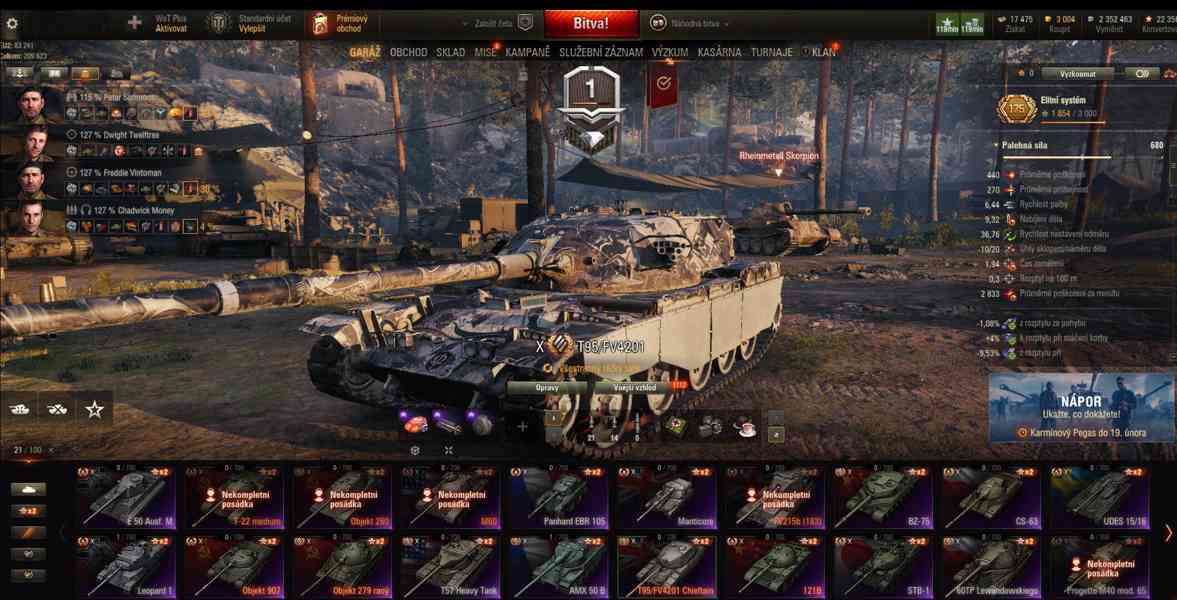Open the TURNAJE tab
Screen dimensions: 1177x600
click(x=772, y=52)
